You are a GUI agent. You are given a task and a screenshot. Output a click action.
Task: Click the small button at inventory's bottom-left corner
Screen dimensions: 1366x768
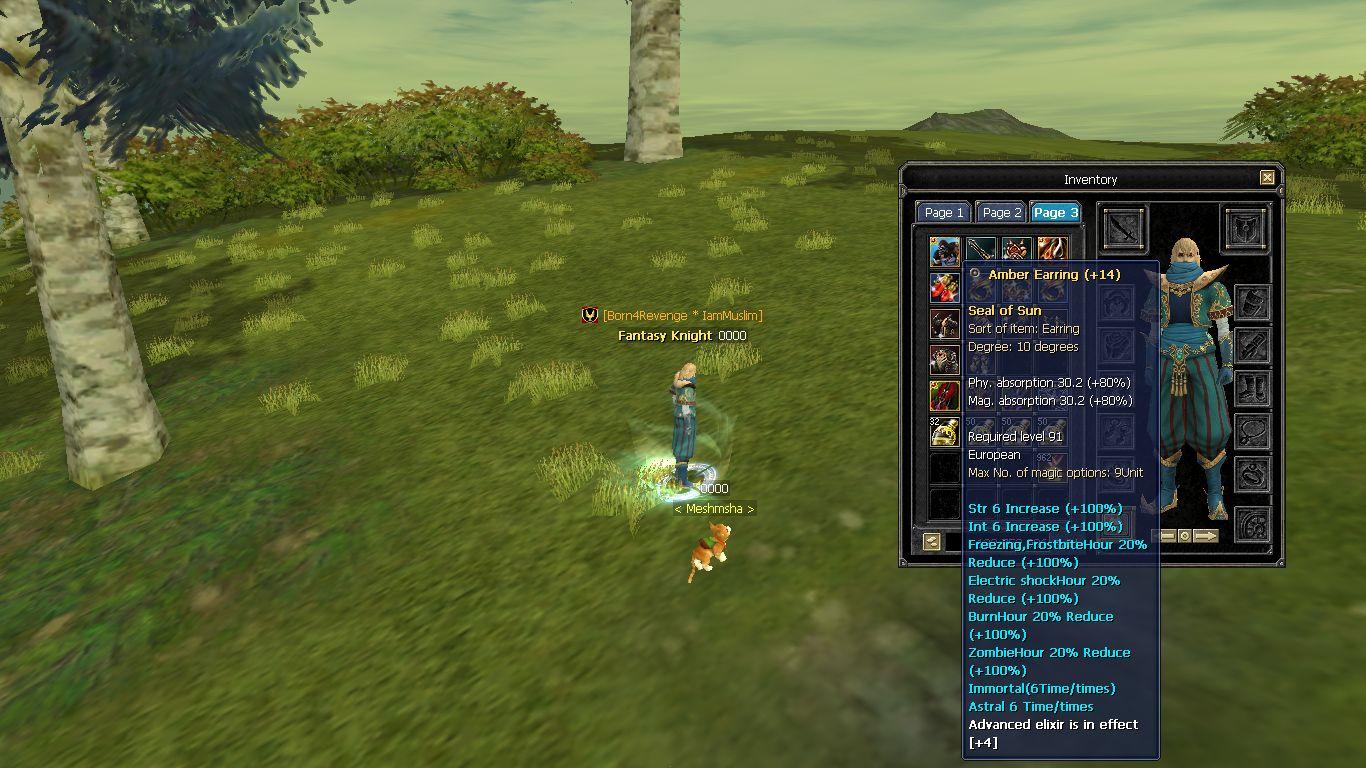click(932, 541)
